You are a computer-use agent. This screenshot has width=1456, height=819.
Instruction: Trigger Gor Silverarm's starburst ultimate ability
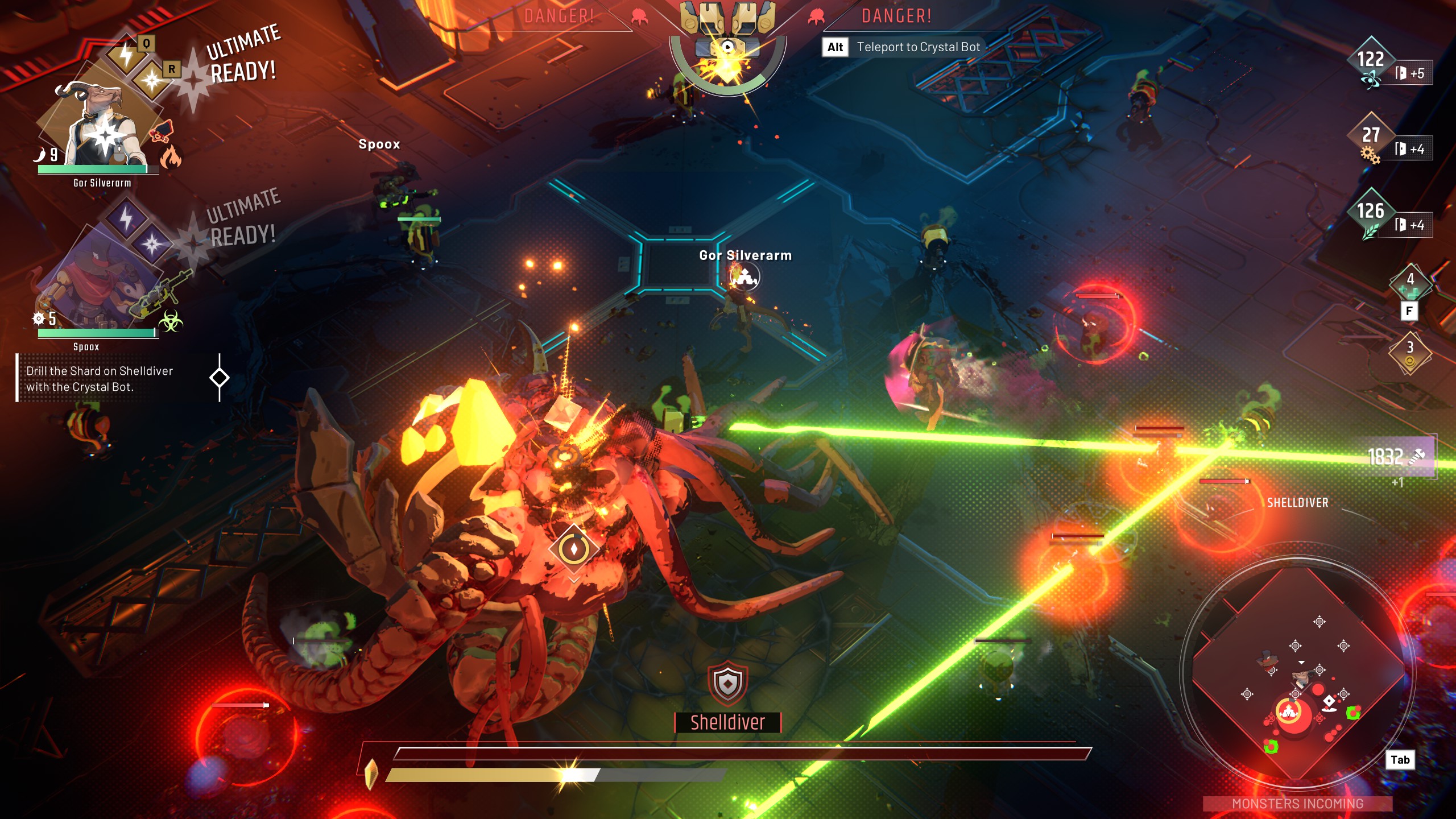tap(152, 80)
